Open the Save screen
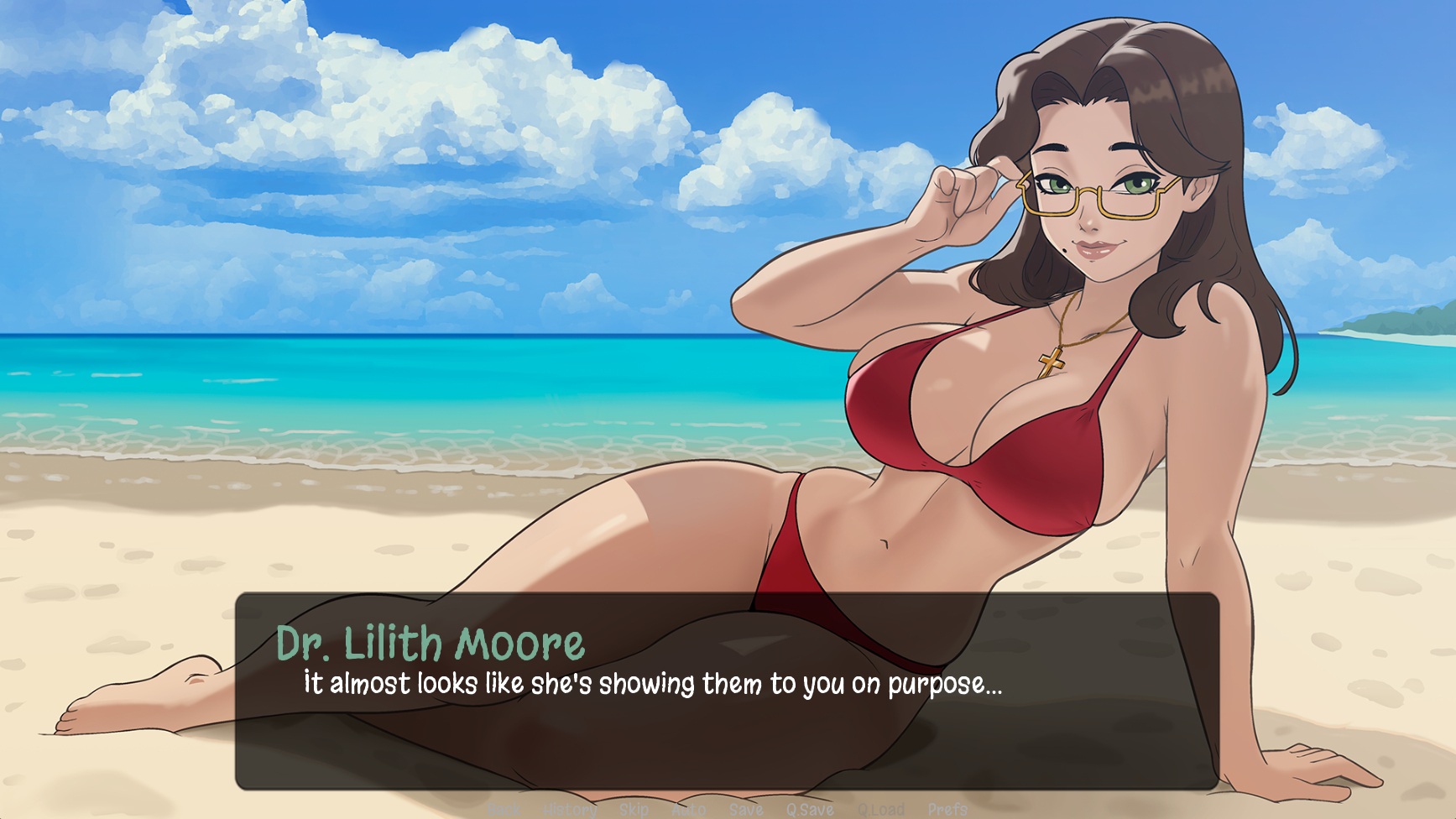The height and width of the screenshot is (819, 1456). point(745,809)
